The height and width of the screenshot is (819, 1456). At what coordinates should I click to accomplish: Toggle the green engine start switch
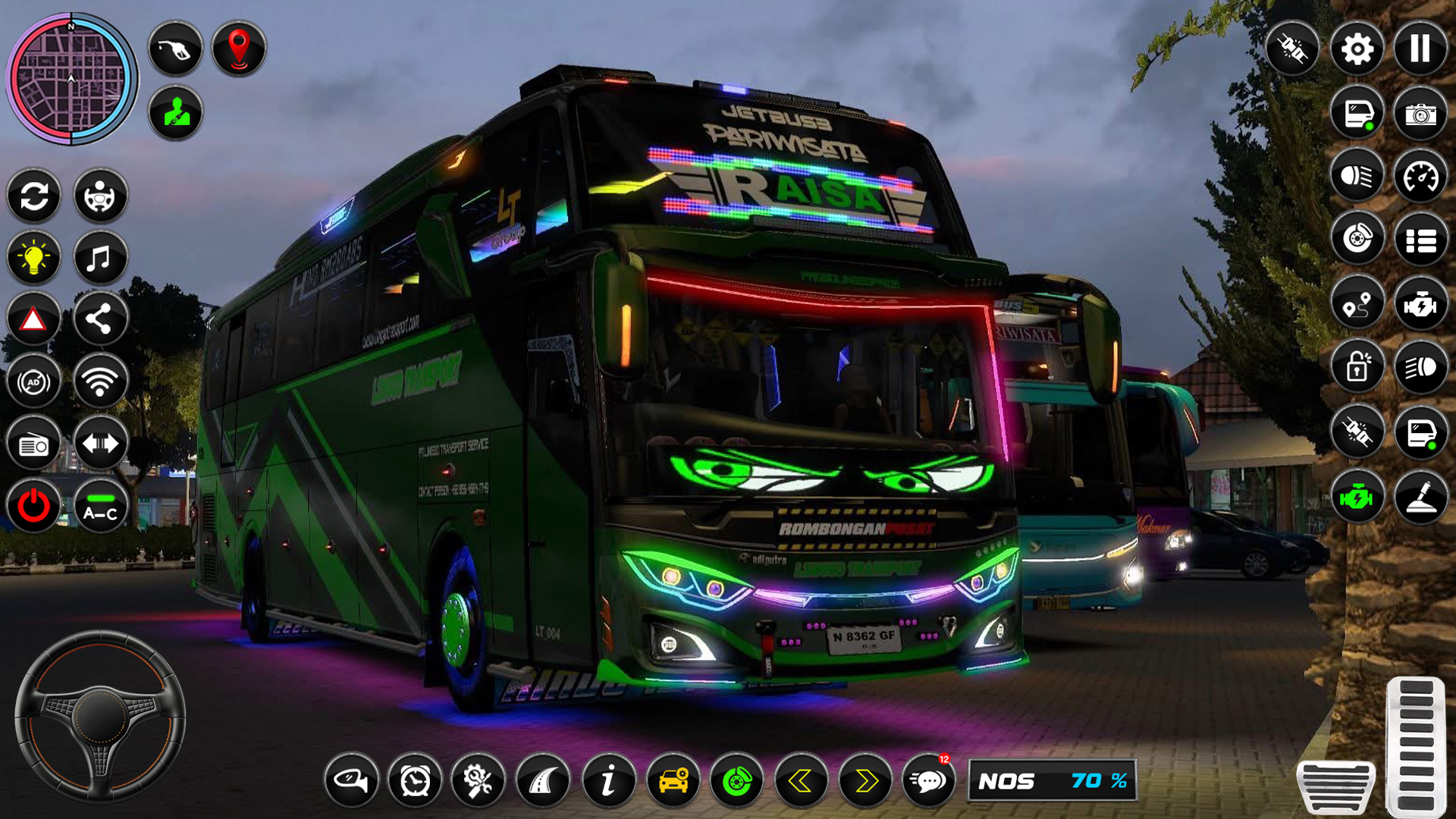[1357, 497]
